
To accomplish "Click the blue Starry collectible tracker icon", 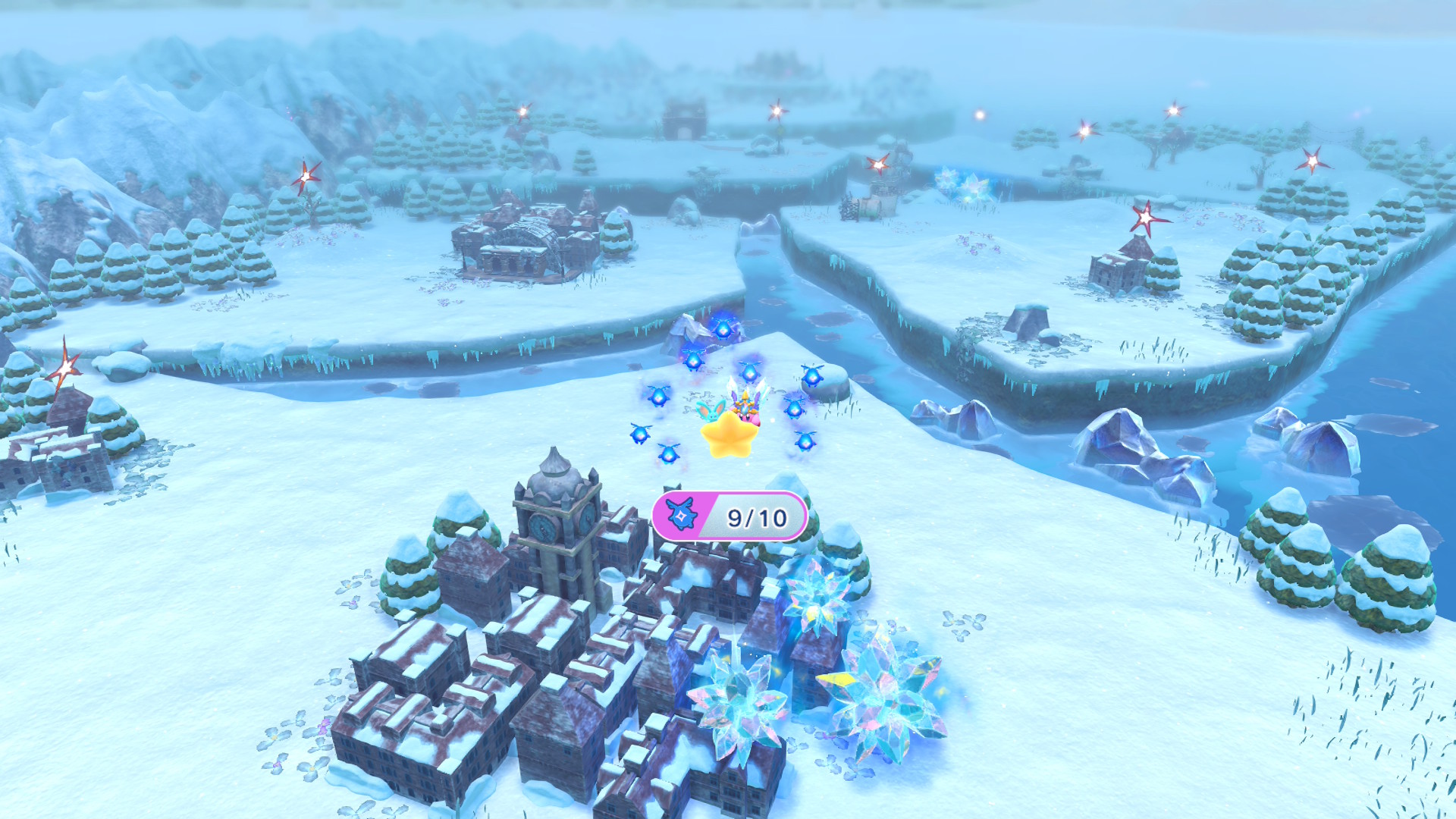I will pos(682,516).
